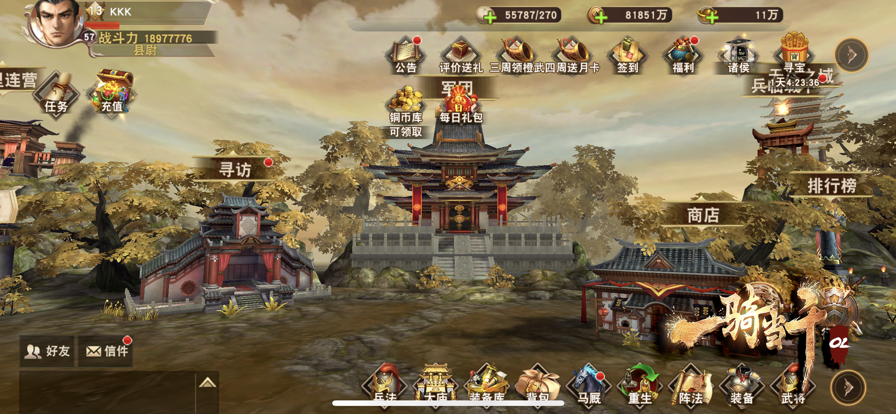Open the 福利 welfare rewards
Viewport: 896px width, 414px height.
point(683,53)
